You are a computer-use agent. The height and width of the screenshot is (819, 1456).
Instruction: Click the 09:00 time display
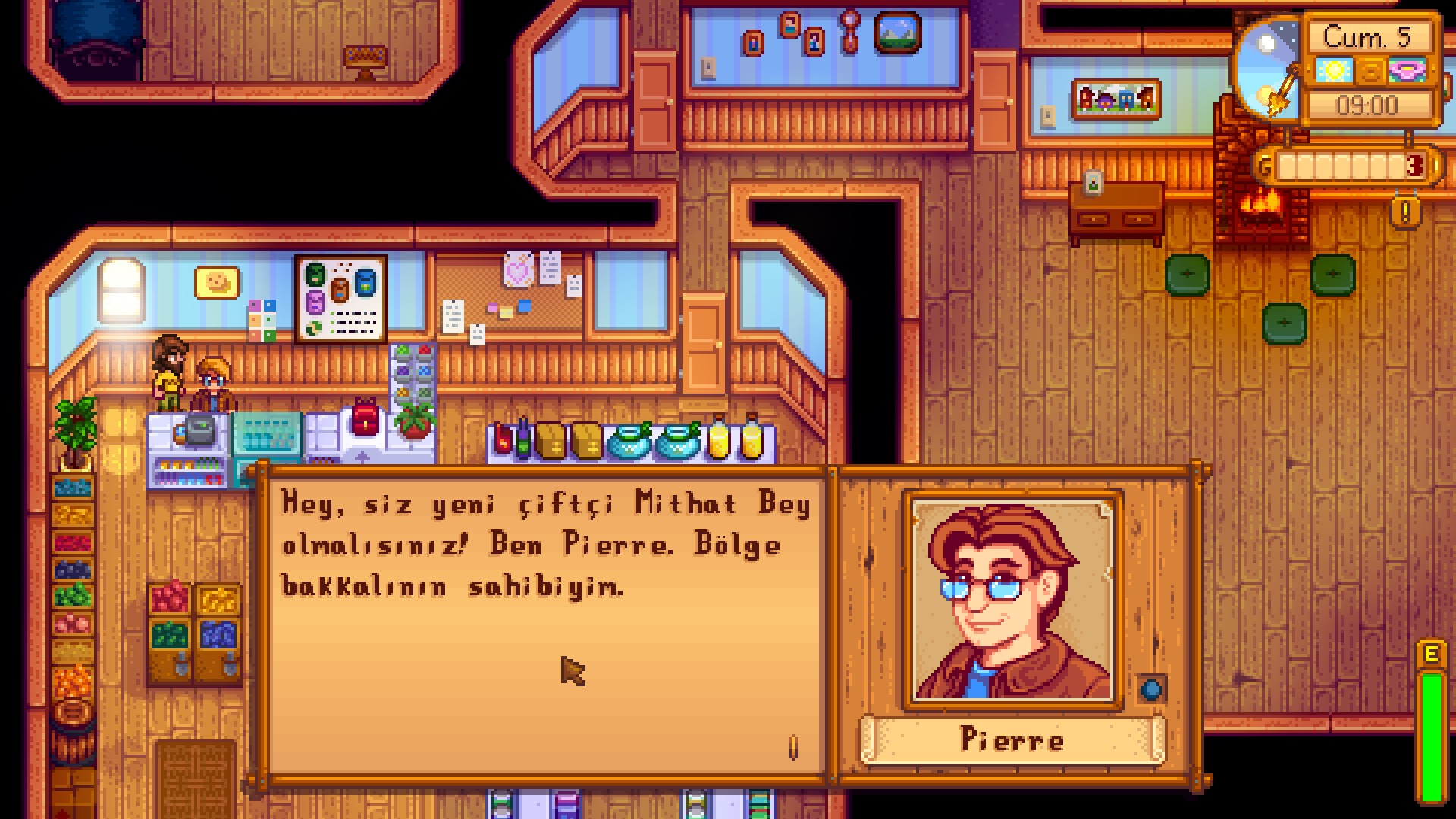point(1368,103)
